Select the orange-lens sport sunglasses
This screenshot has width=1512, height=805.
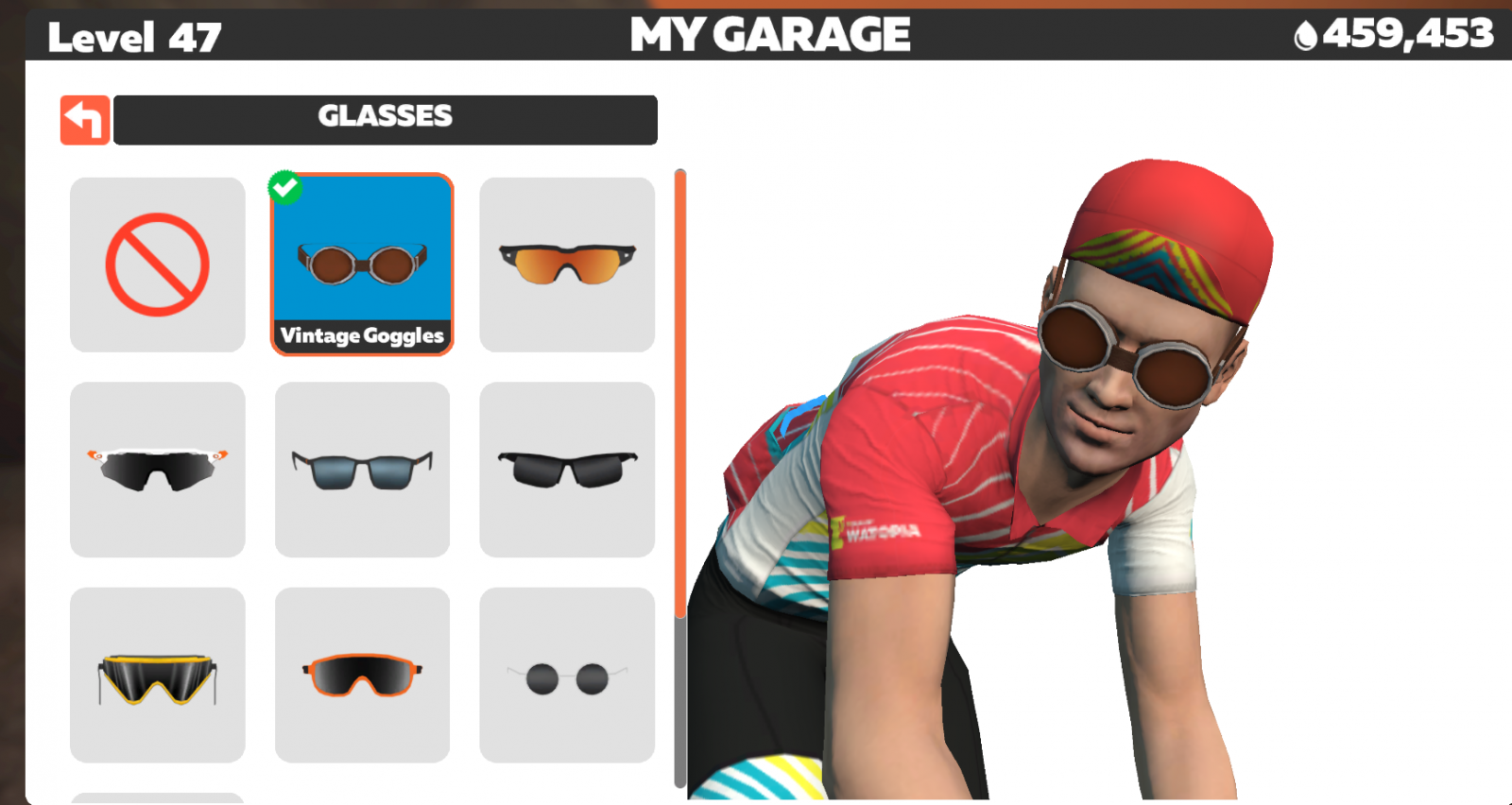click(567, 265)
